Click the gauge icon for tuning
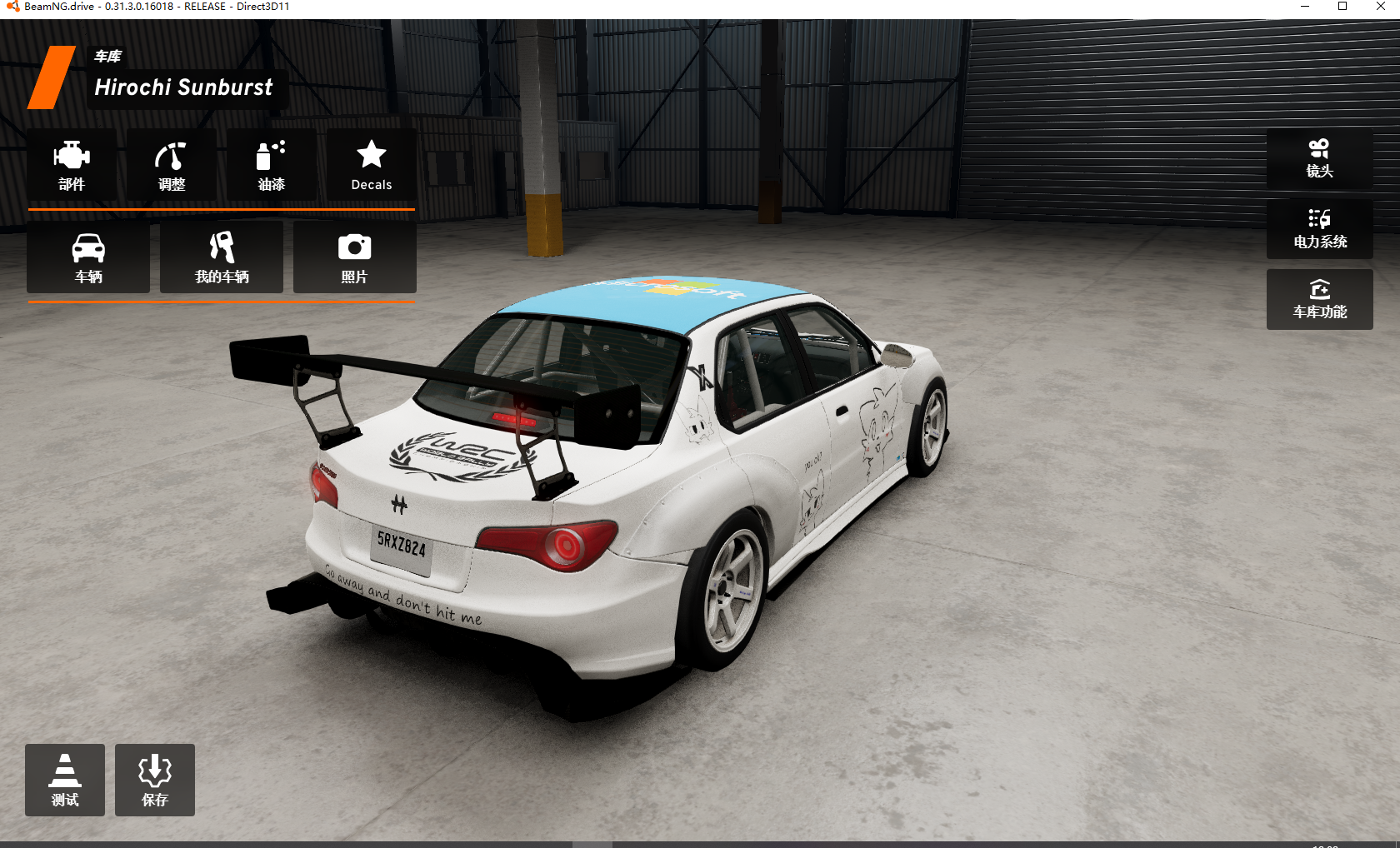This screenshot has height=848, width=1400. [x=171, y=157]
